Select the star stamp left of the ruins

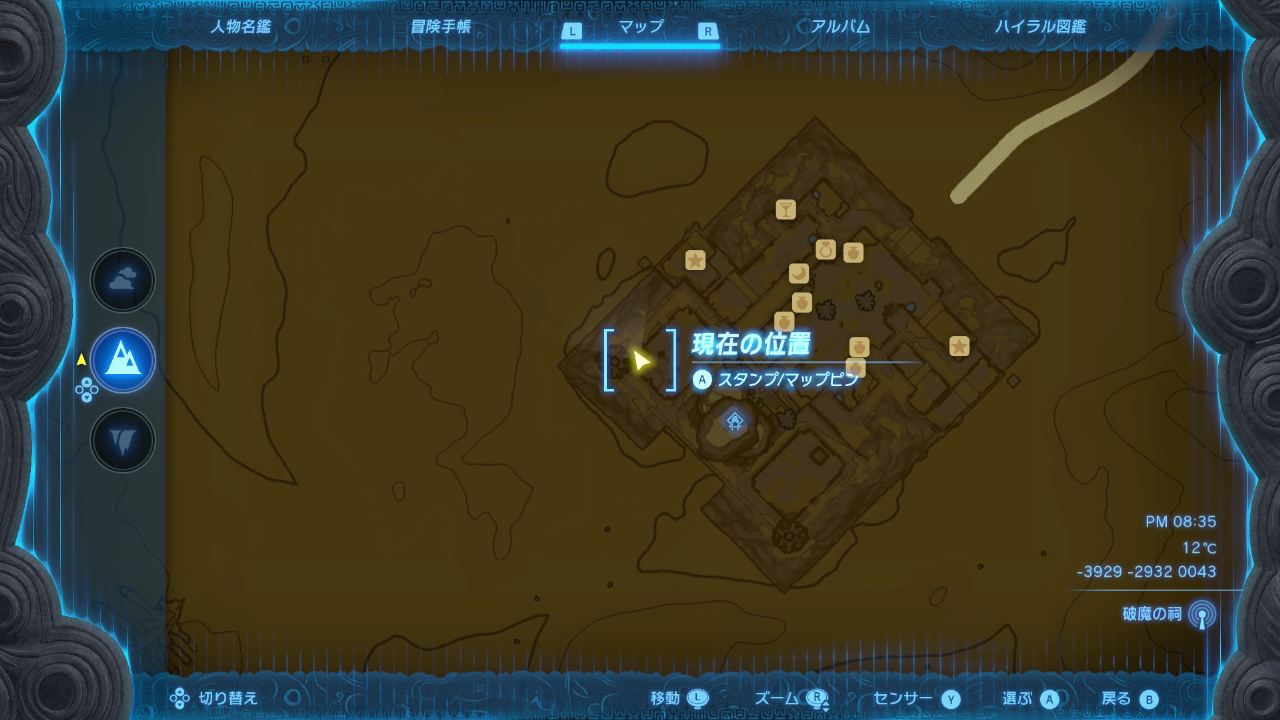(695, 260)
